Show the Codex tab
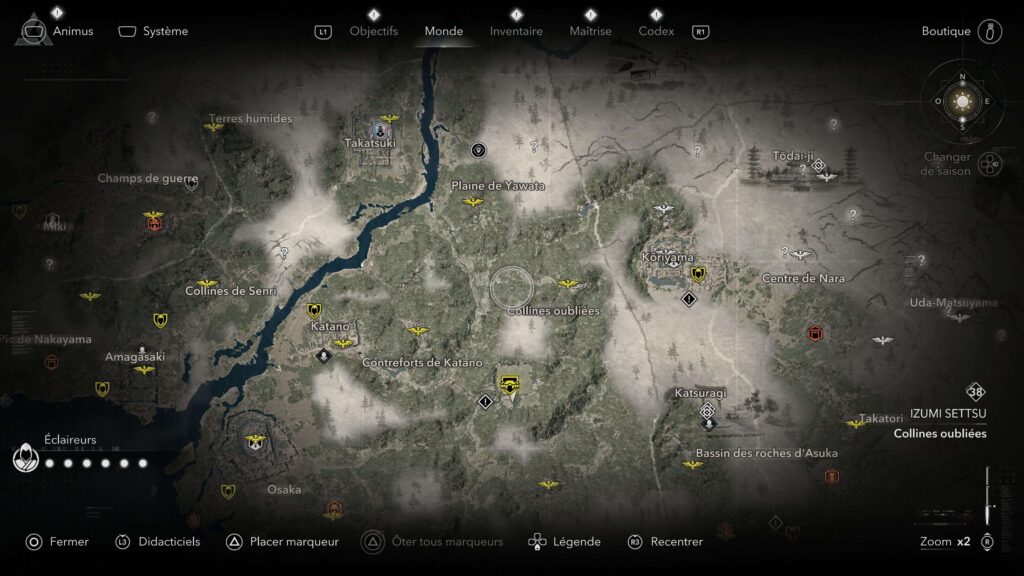The height and width of the screenshot is (576, 1024). [656, 31]
